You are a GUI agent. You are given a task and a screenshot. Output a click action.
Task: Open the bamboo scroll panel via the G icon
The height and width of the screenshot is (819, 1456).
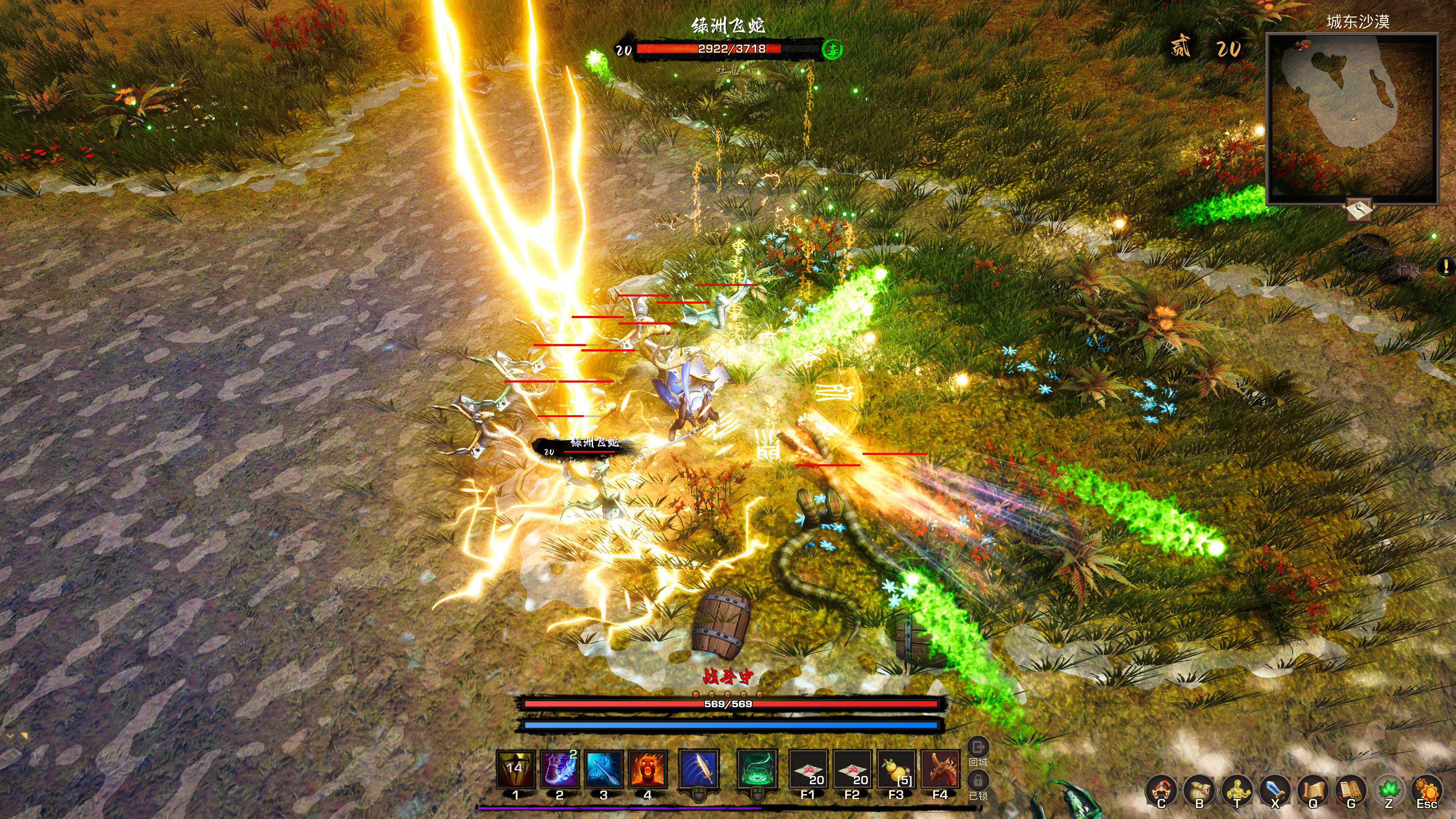pyautogui.click(x=1351, y=791)
